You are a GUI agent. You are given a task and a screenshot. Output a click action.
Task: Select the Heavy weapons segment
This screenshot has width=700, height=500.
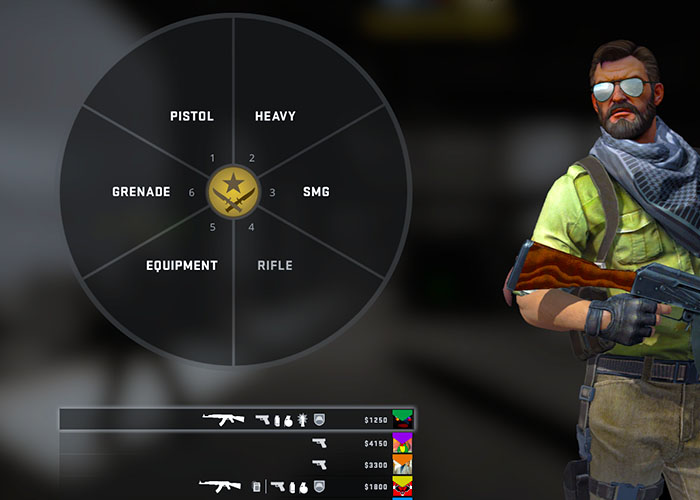(x=275, y=116)
